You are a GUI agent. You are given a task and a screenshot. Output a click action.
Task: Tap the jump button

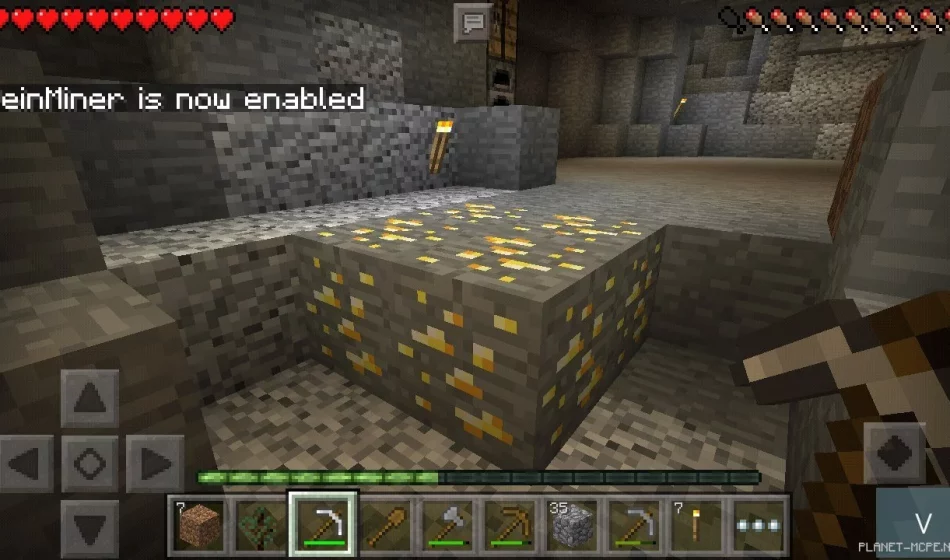893,453
